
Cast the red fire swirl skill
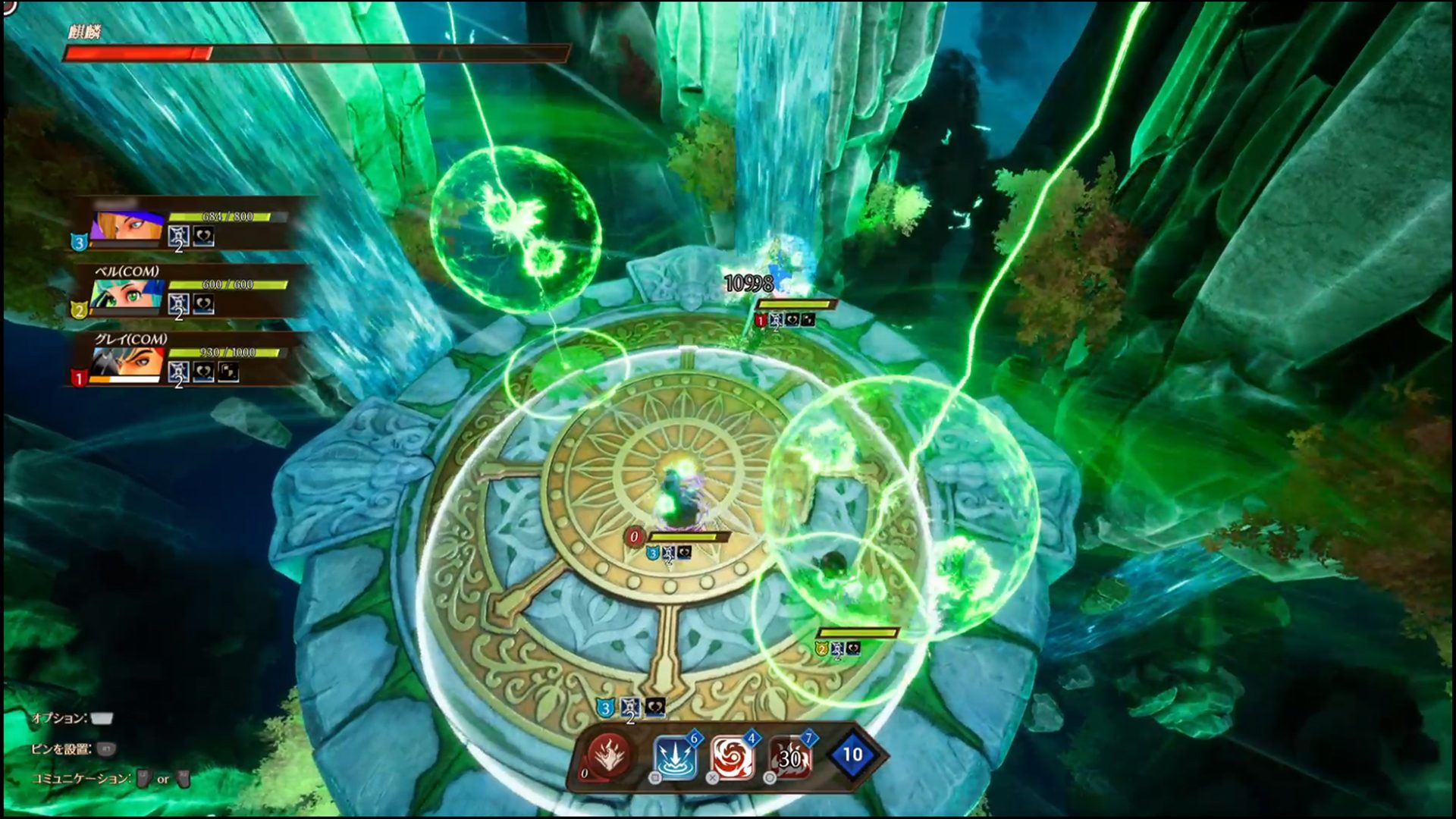pyautogui.click(x=733, y=756)
